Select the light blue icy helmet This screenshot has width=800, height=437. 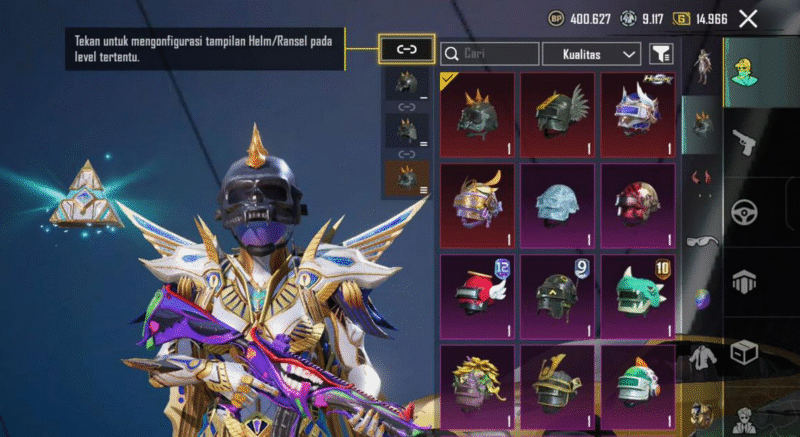point(558,205)
